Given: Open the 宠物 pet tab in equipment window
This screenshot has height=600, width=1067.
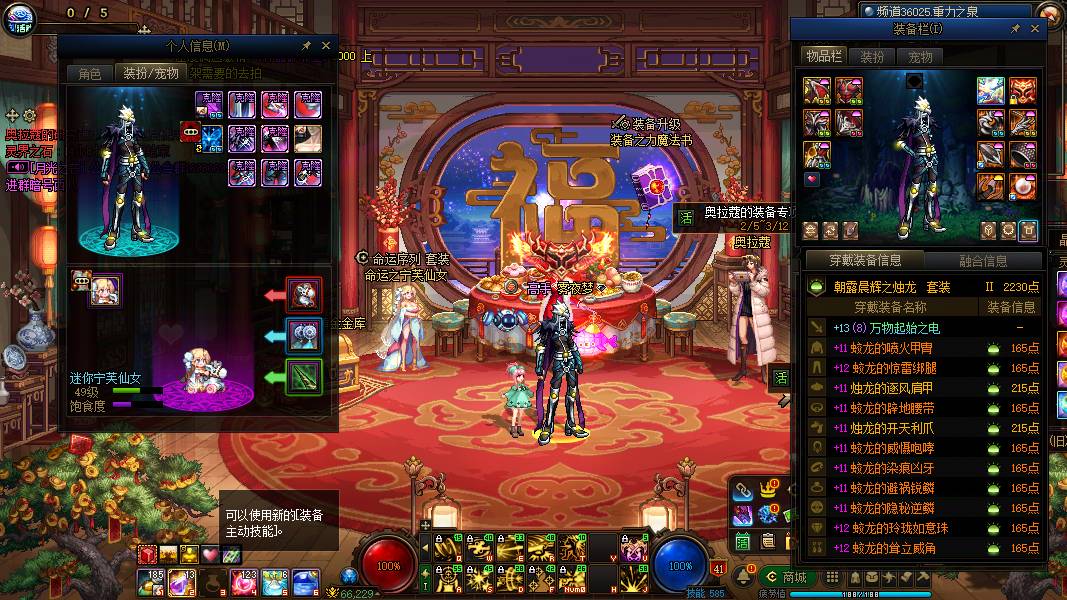Looking at the screenshot, I should (x=920, y=57).
